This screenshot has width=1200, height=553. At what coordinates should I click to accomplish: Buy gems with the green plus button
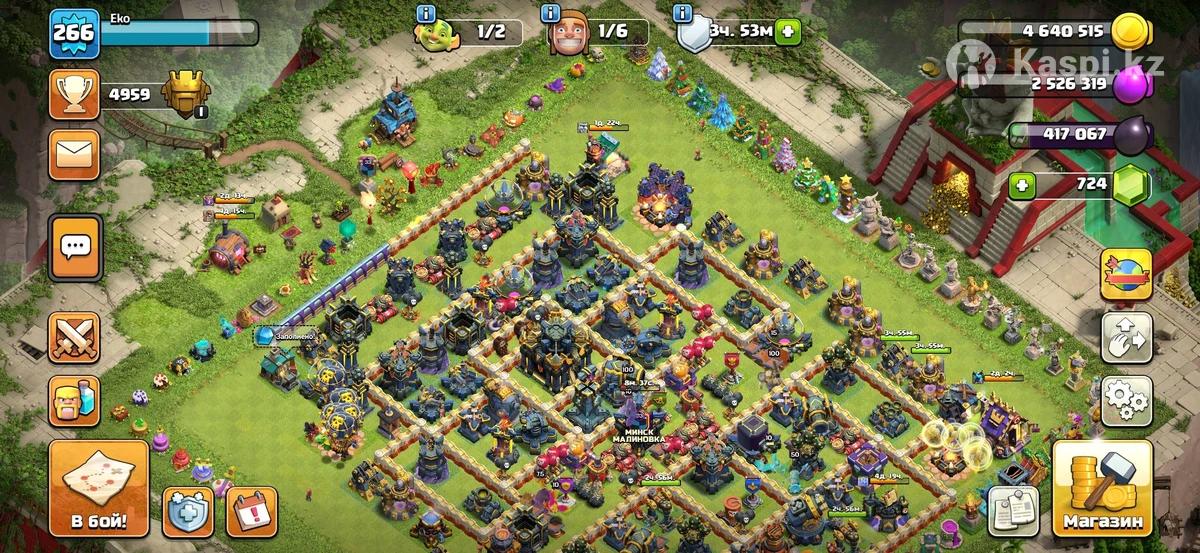1021,184
